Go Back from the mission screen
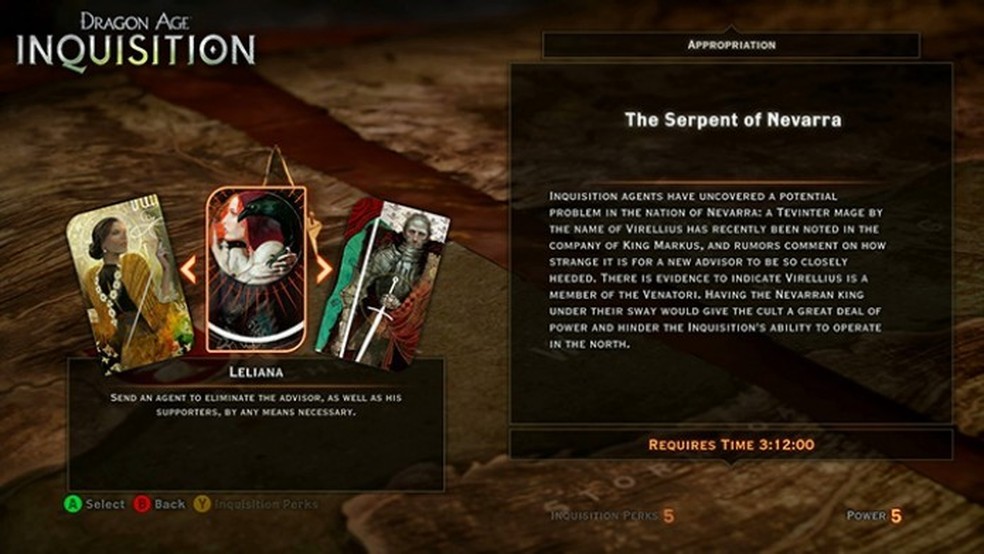Screen dimensions: 984x554 point(160,504)
